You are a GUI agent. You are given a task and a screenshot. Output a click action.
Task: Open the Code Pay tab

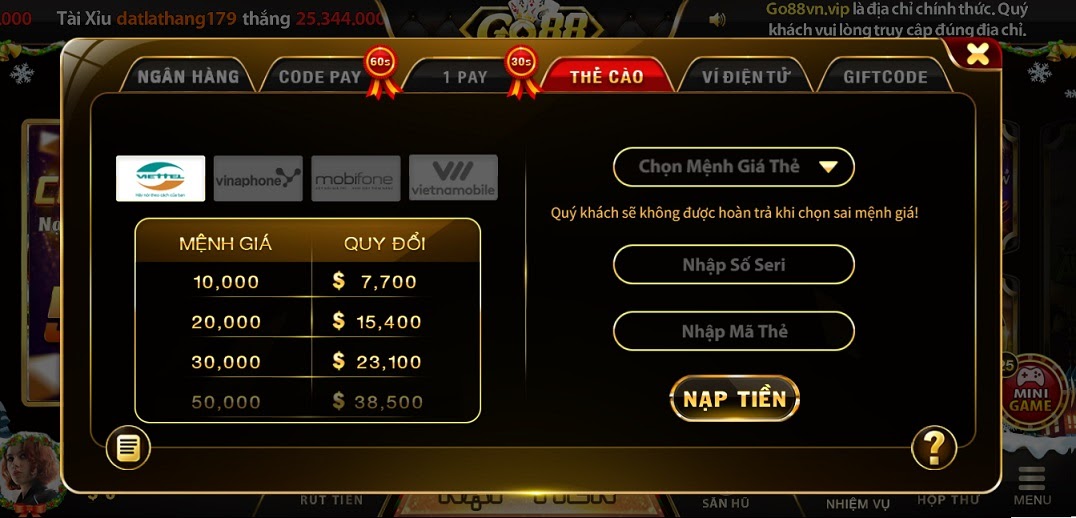tap(319, 77)
